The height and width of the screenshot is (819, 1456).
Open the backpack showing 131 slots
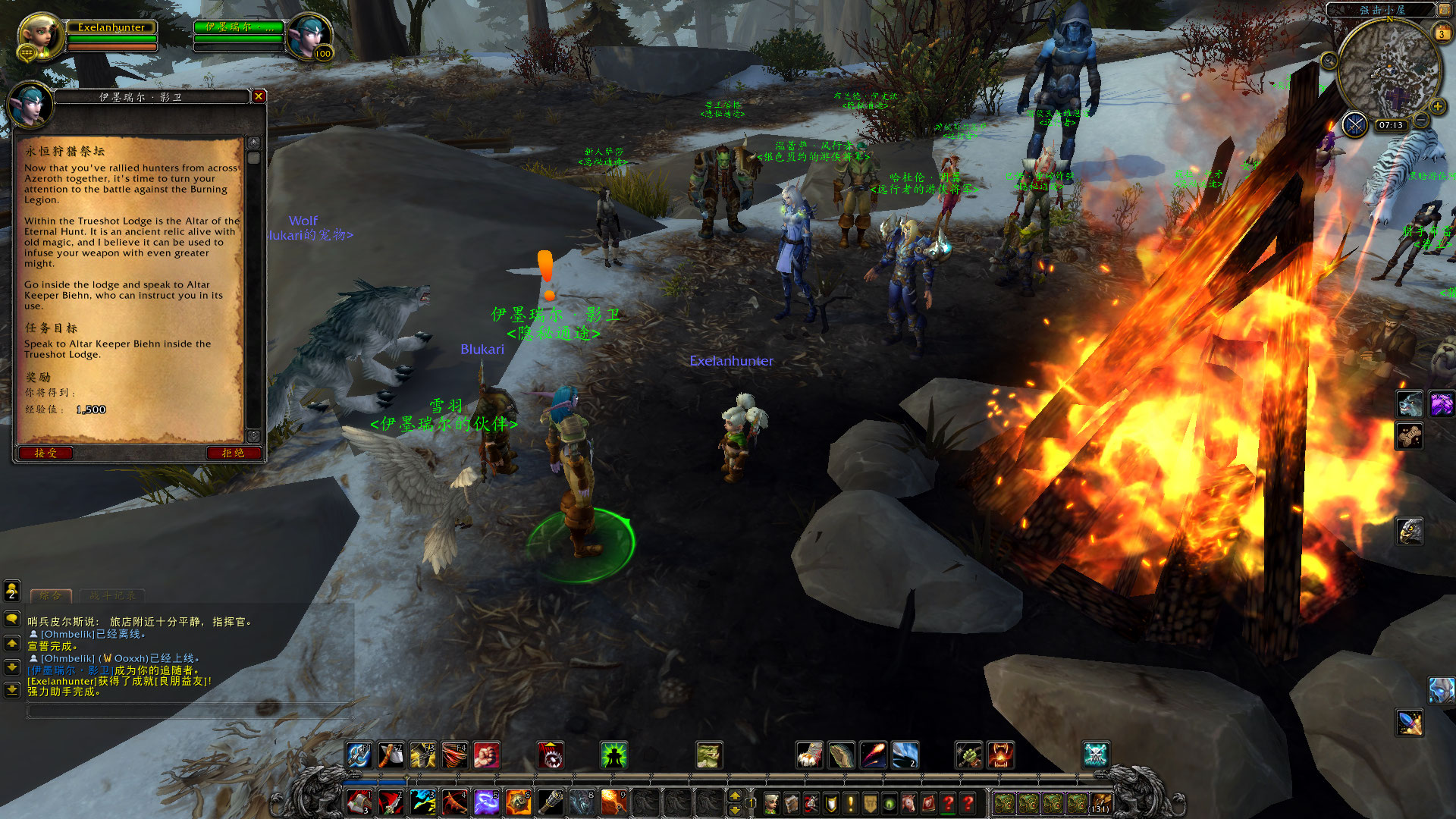[1100, 803]
